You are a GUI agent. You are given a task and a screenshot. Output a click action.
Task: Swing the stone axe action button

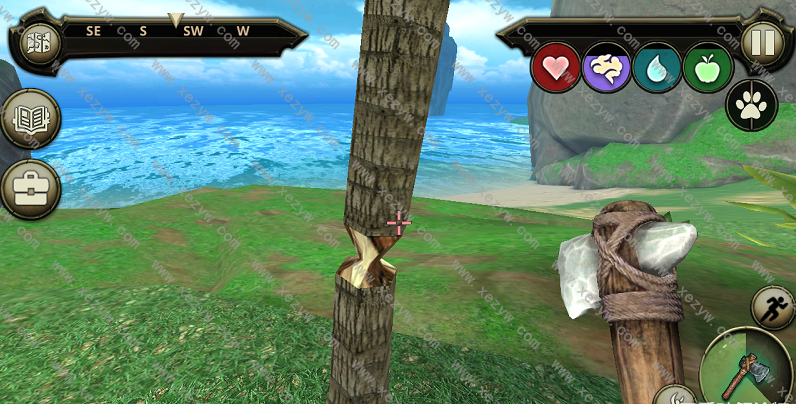click(750, 371)
